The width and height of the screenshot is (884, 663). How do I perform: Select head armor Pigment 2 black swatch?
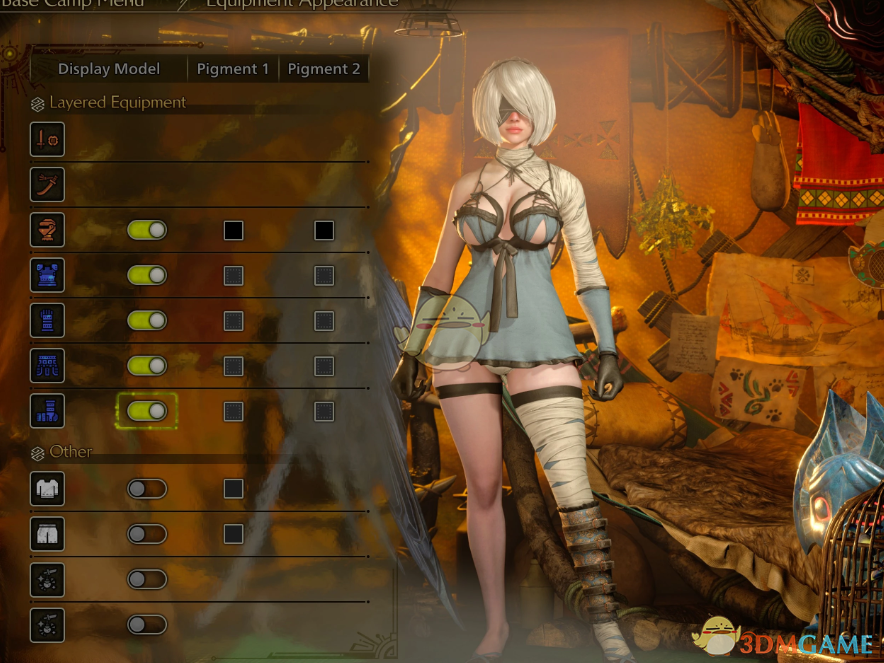pyautogui.click(x=324, y=230)
